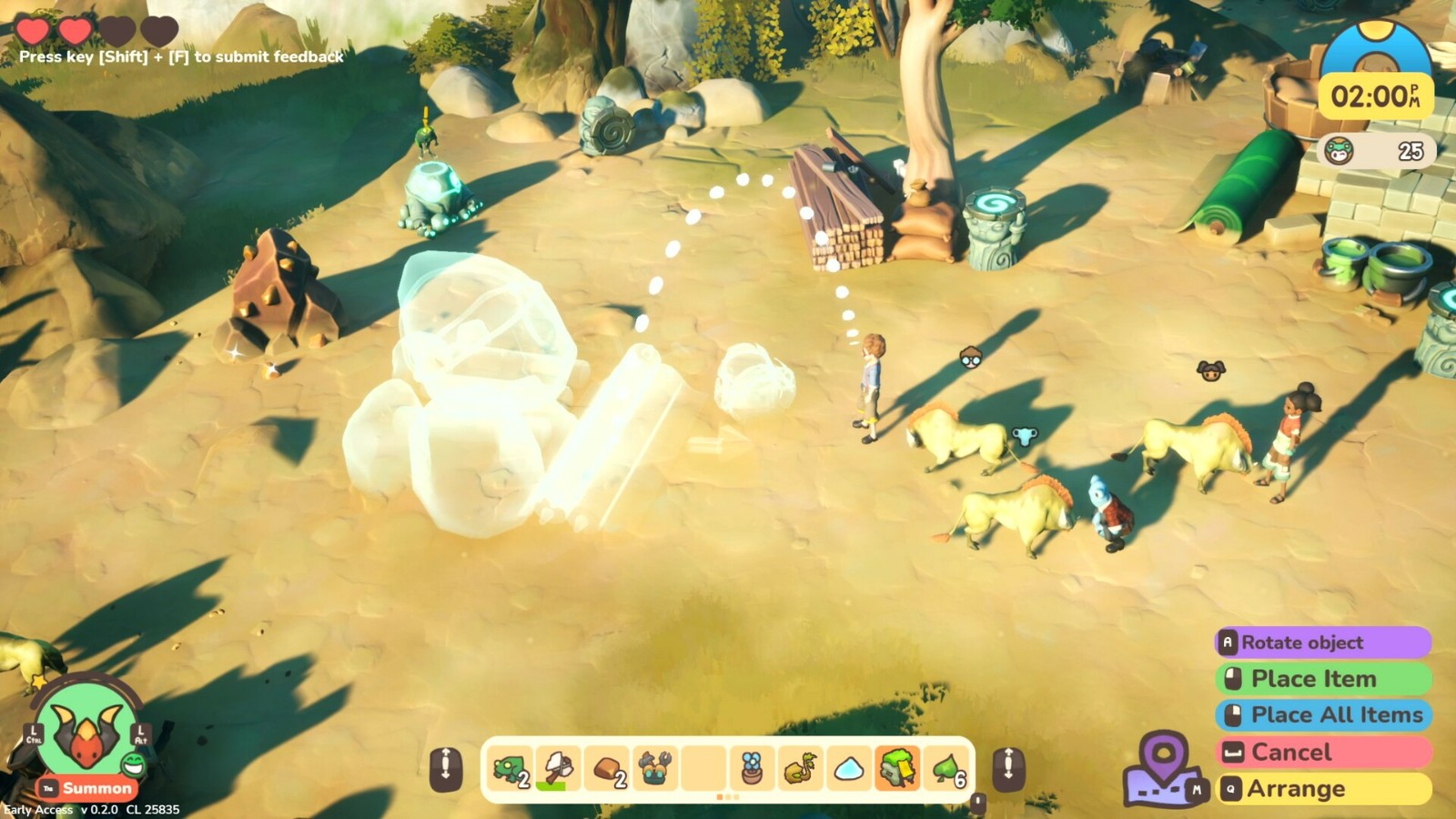The width and height of the screenshot is (1456, 819).
Task: Click the creature counter showing 25
Action: [x=1375, y=151]
